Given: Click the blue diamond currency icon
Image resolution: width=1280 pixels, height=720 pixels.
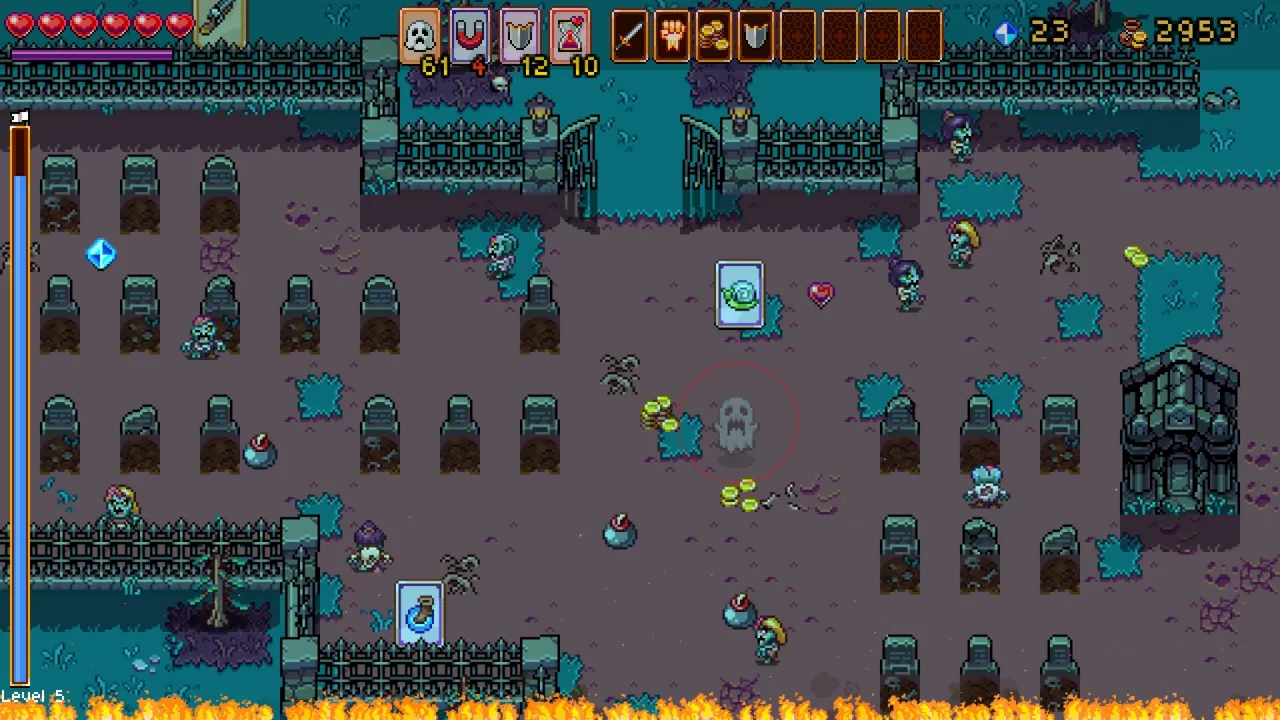Looking at the screenshot, I should (x=1004, y=33).
